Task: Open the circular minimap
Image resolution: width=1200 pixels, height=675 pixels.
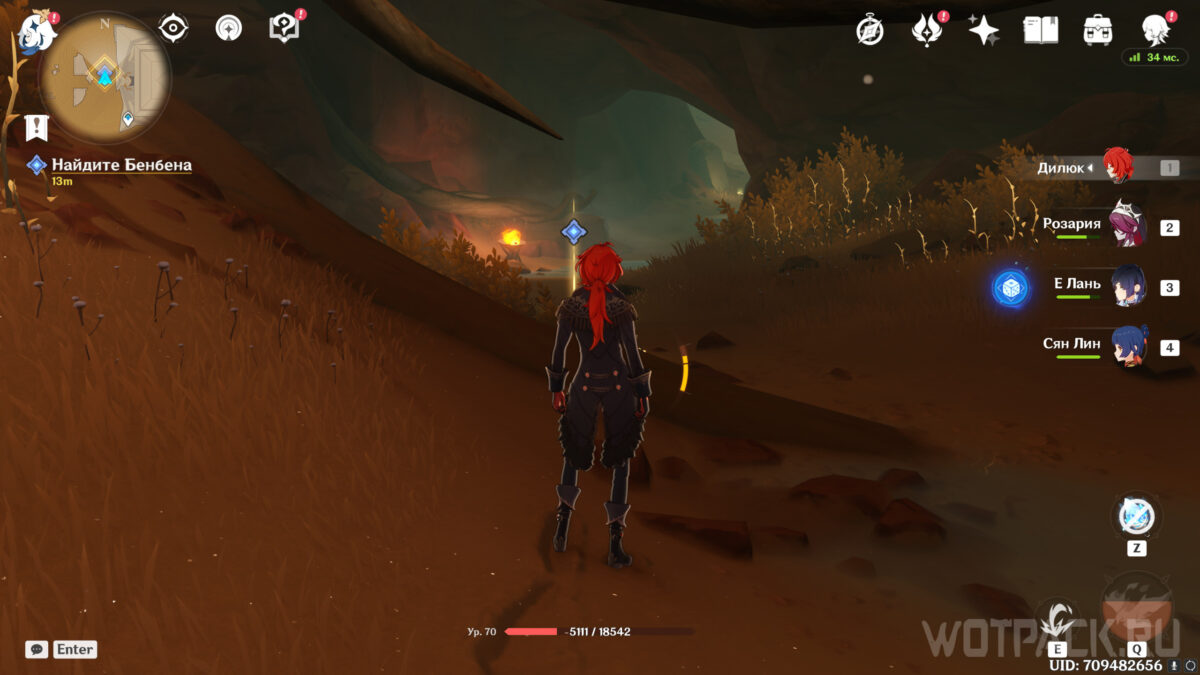Action: click(104, 77)
